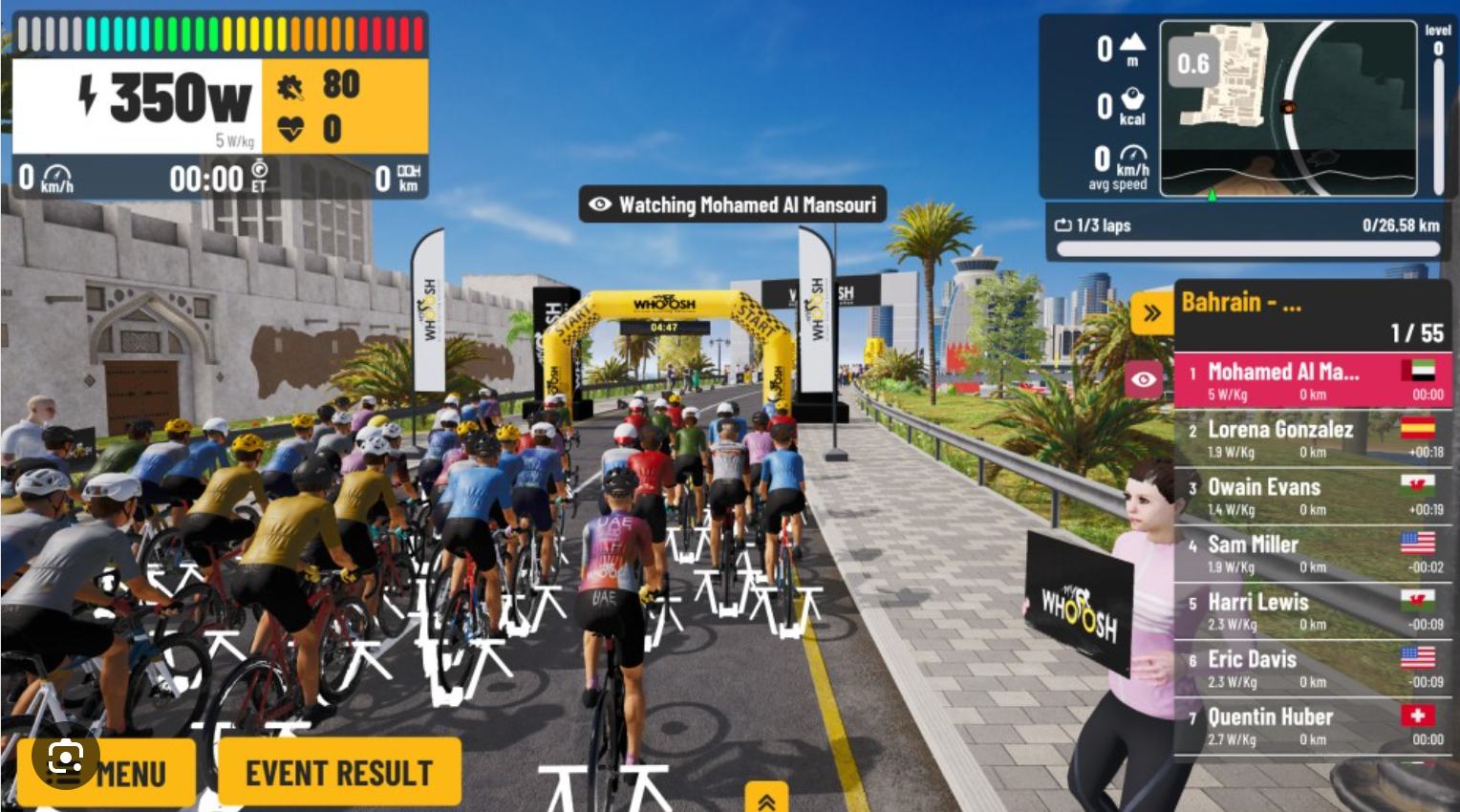Select Eric Davis's row
The width and height of the screenshot is (1460, 812).
click(1312, 668)
